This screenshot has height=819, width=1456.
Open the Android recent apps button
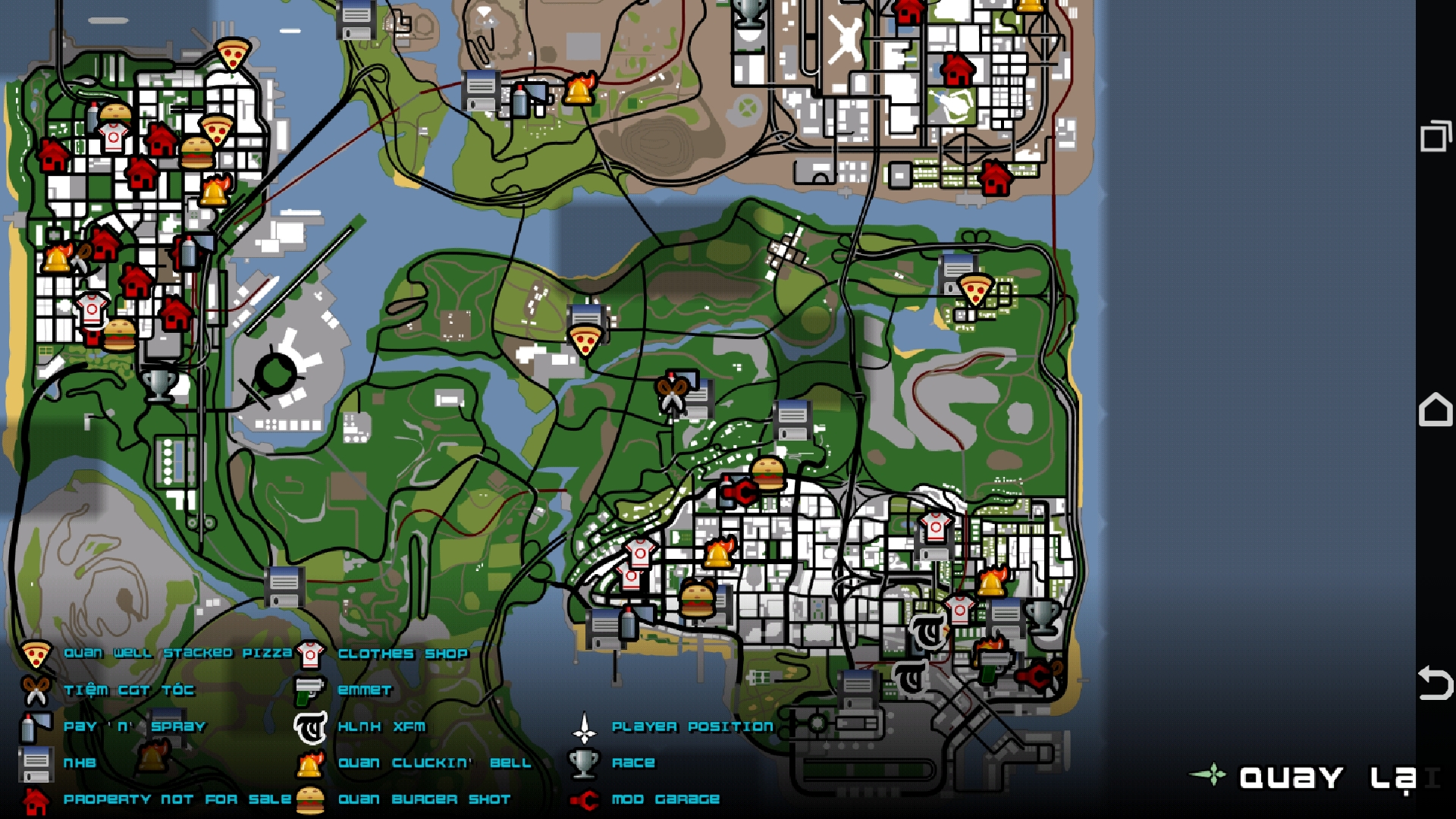click(1435, 136)
